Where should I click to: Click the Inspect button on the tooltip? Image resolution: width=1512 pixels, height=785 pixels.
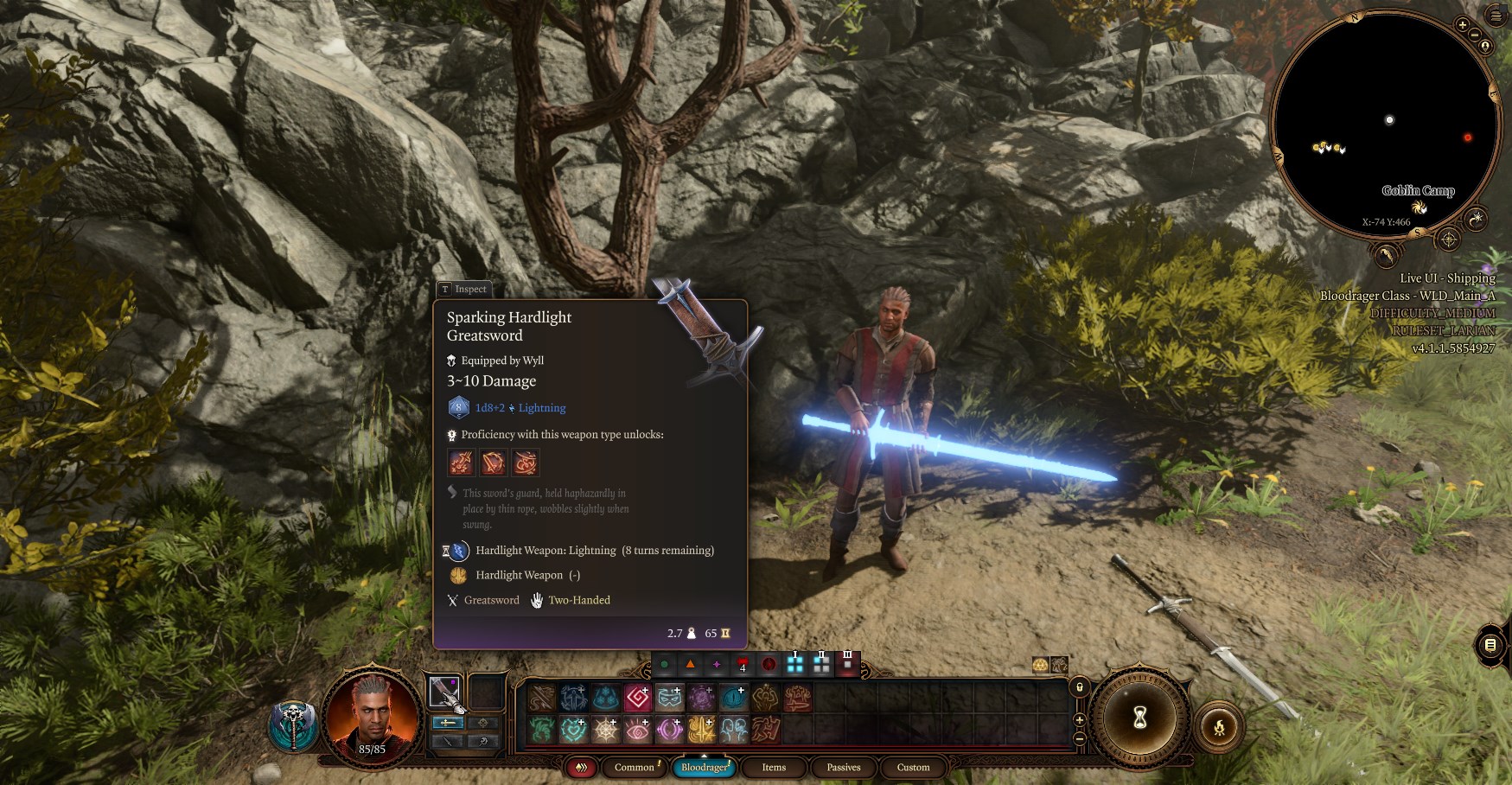(x=464, y=289)
